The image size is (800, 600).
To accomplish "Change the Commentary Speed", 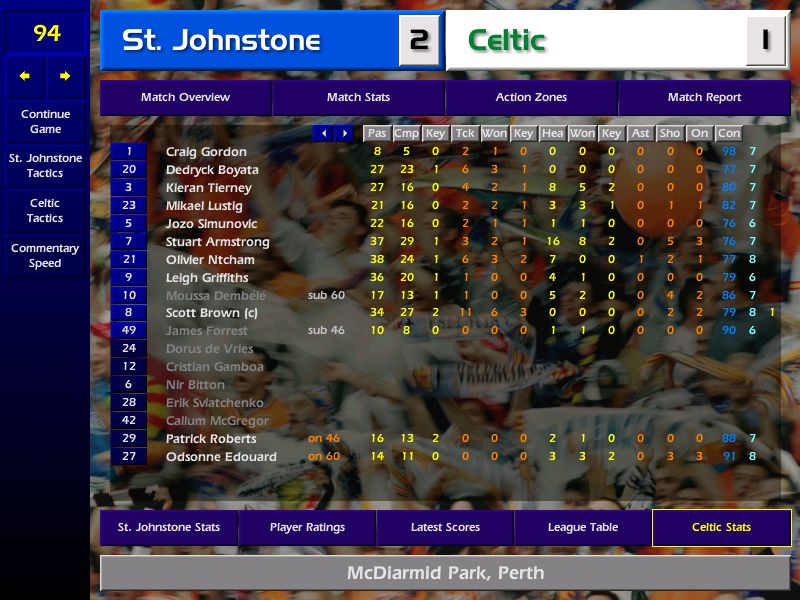I will [x=45, y=256].
